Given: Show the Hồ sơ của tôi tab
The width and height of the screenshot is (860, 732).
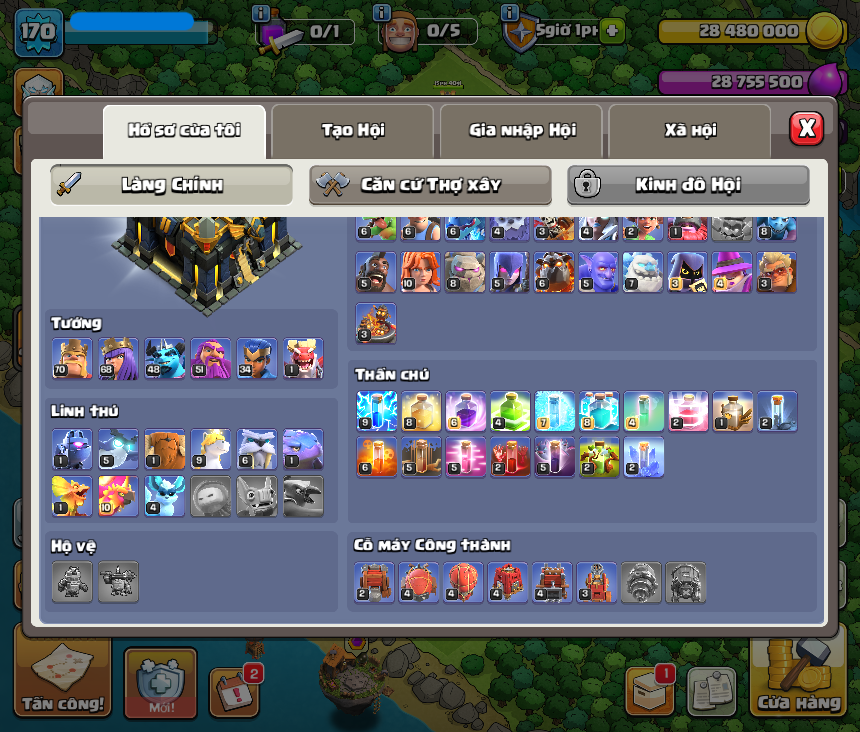Looking at the screenshot, I should click(x=184, y=130).
